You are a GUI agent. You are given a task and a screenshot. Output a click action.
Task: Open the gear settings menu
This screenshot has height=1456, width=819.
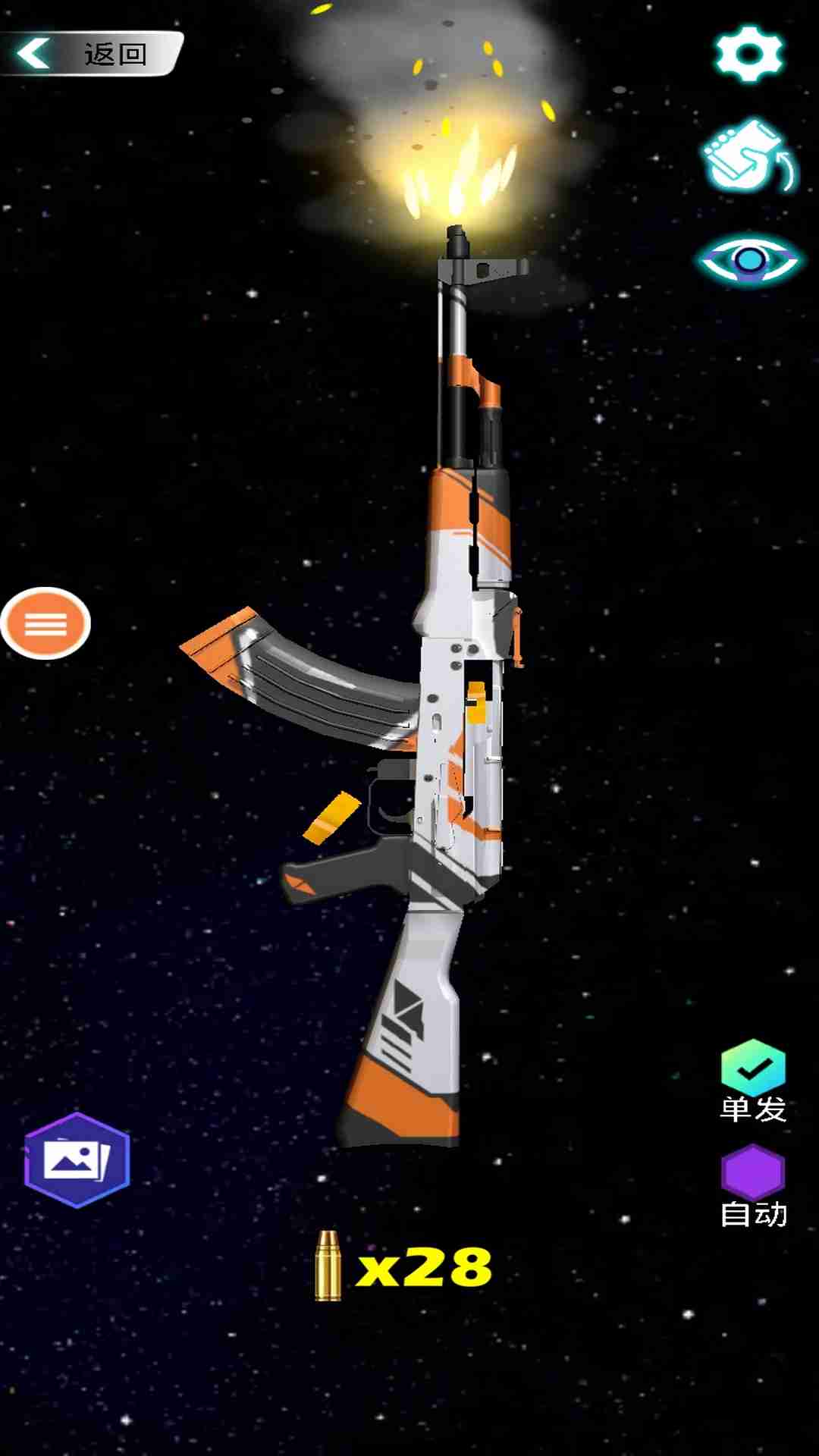click(748, 54)
